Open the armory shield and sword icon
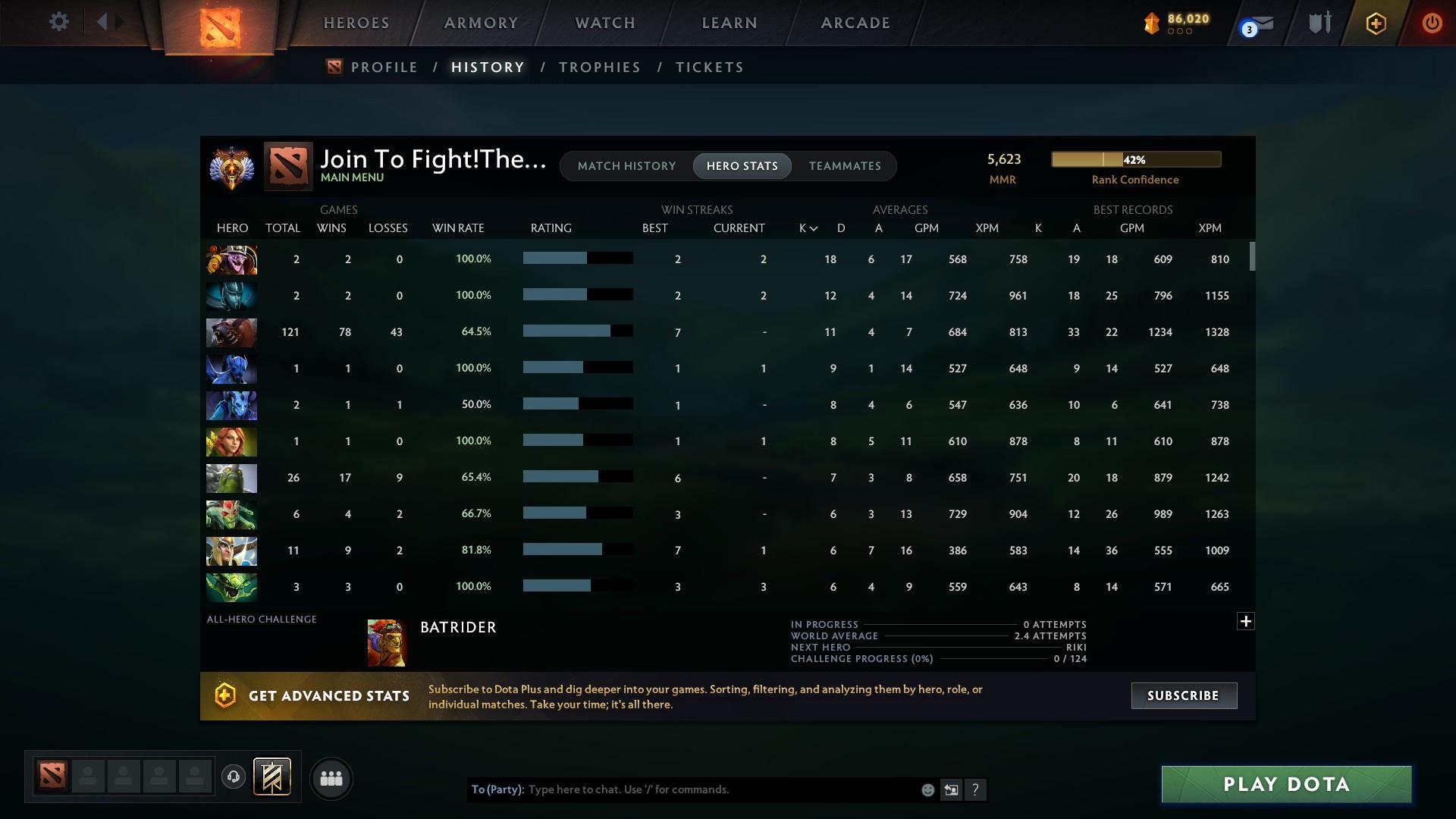The width and height of the screenshot is (1456, 819). 1318,23
